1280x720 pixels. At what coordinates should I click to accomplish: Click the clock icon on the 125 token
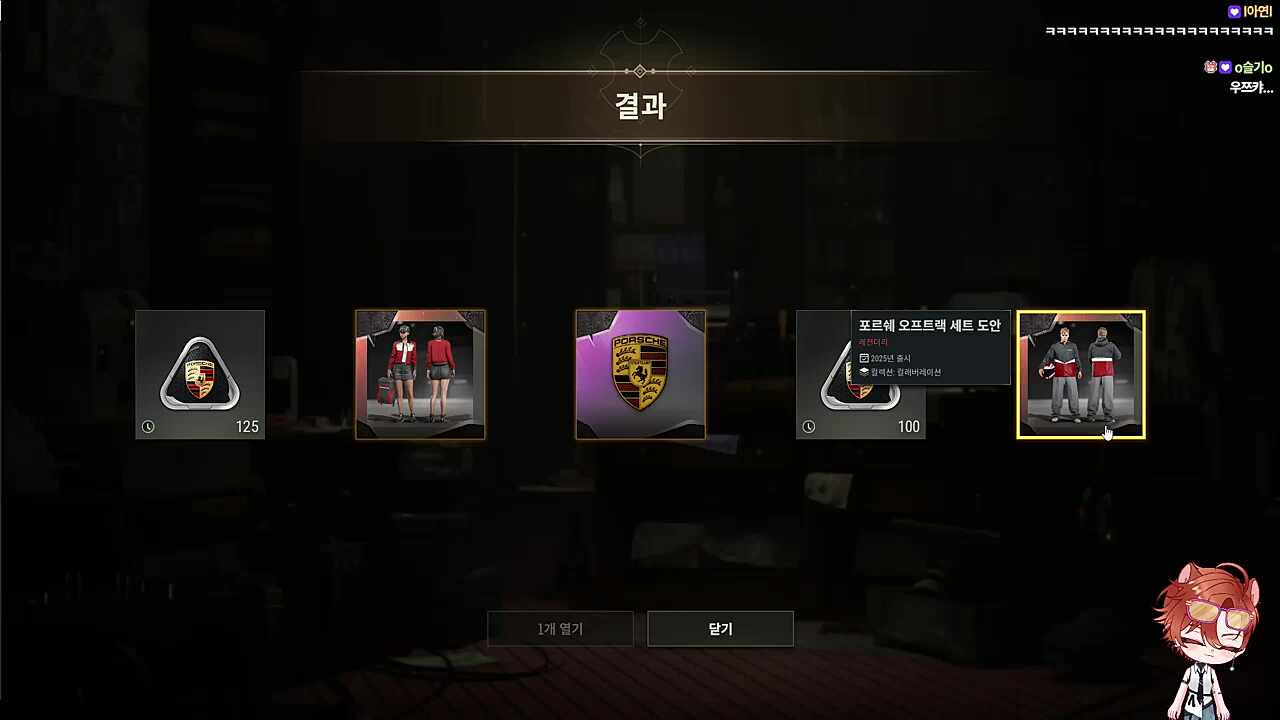click(x=148, y=426)
